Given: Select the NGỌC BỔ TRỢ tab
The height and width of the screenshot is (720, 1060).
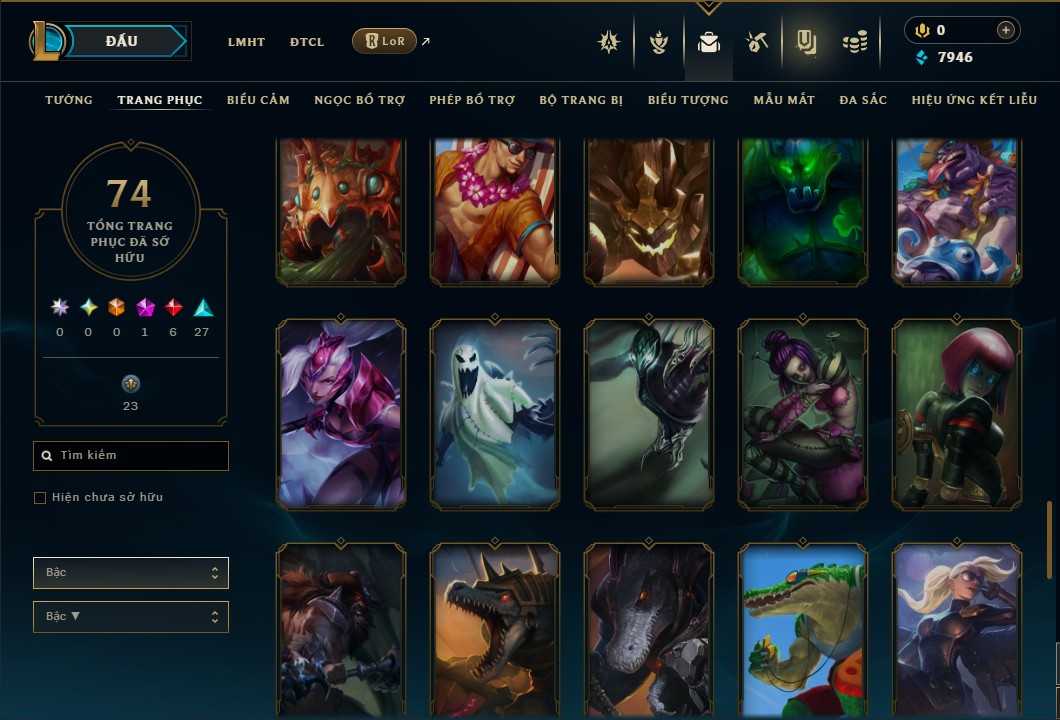Looking at the screenshot, I should [359, 100].
